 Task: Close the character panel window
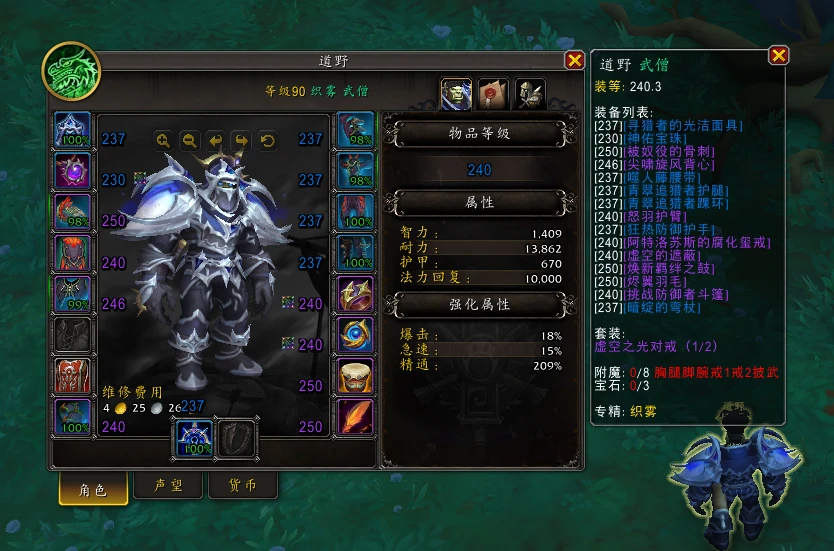point(575,60)
